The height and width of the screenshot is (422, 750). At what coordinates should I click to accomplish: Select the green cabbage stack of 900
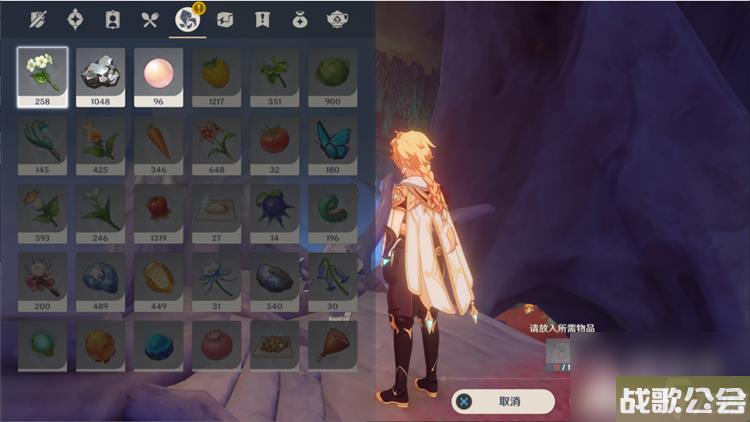(332, 76)
